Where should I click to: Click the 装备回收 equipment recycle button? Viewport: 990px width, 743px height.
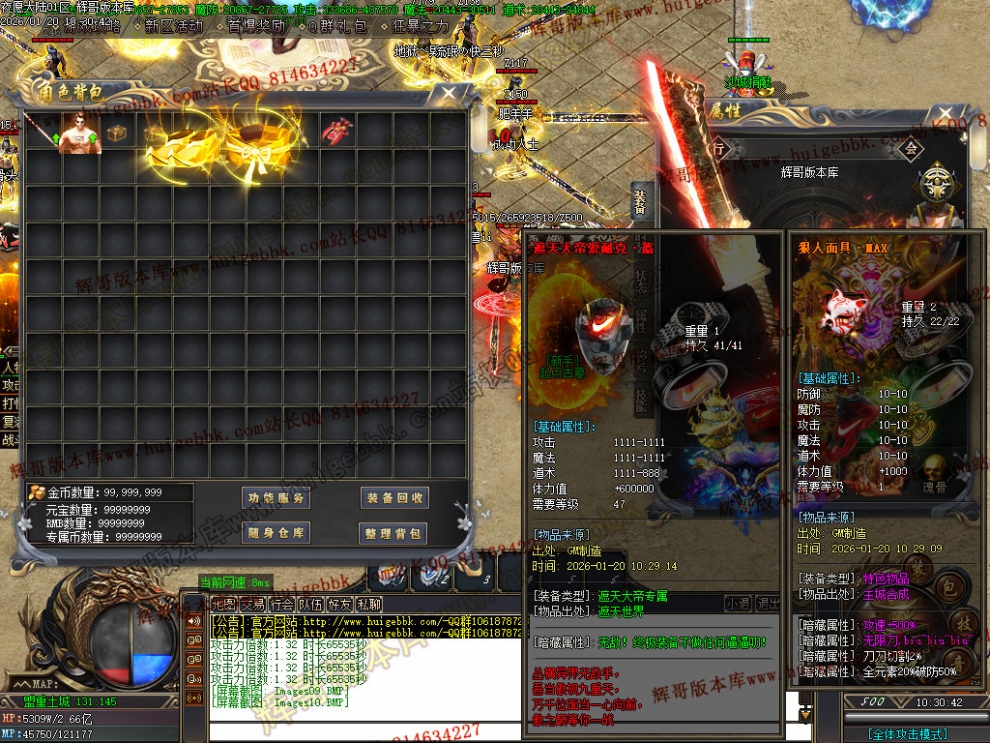coord(394,498)
